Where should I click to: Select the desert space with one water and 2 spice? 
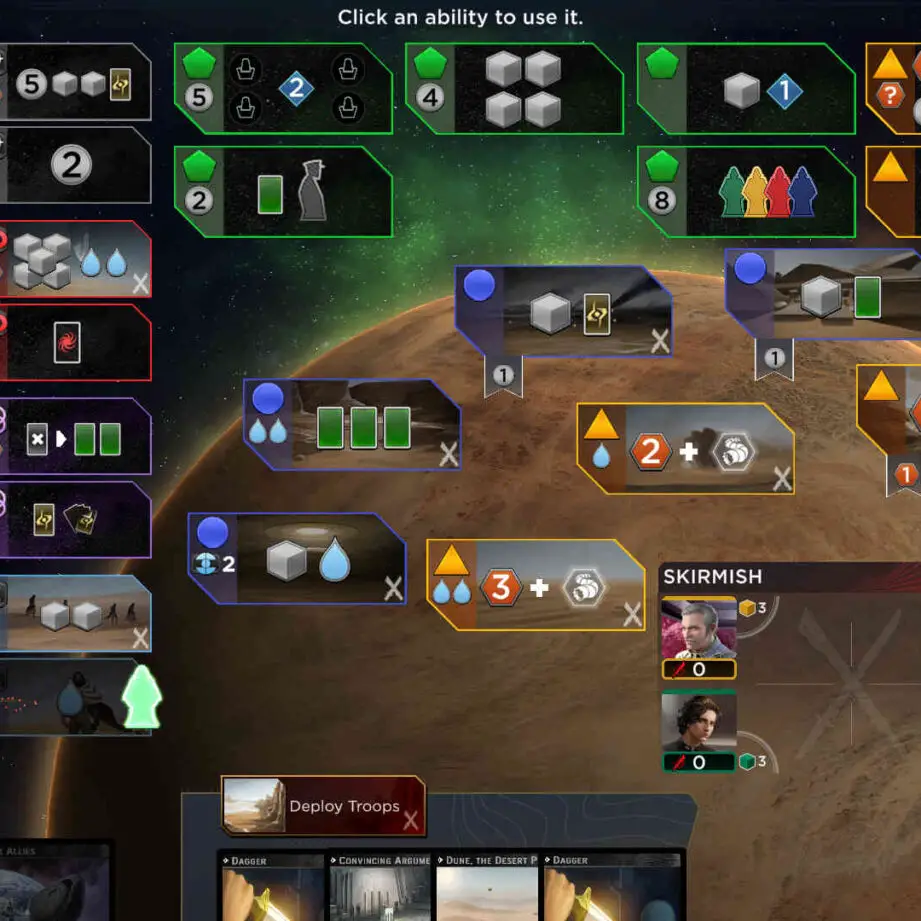(x=685, y=449)
